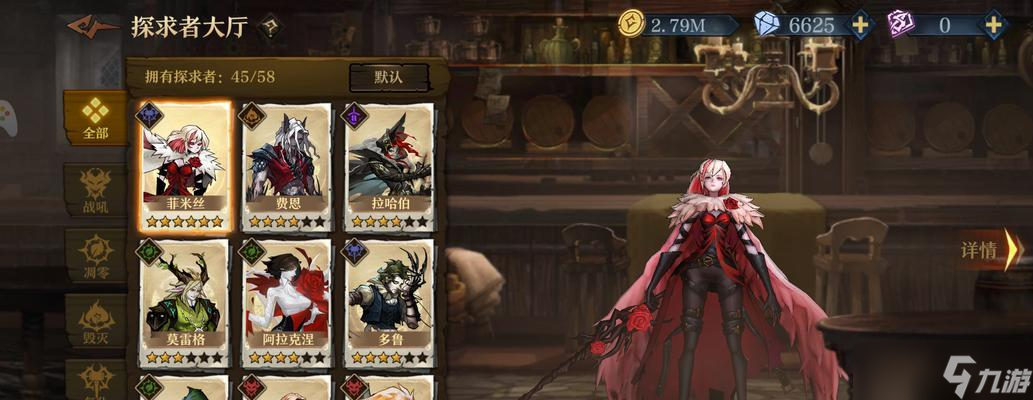Image resolution: width=1033 pixels, height=400 pixels.
Task: Open the help question mark icon
Action: tap(269, 27)
